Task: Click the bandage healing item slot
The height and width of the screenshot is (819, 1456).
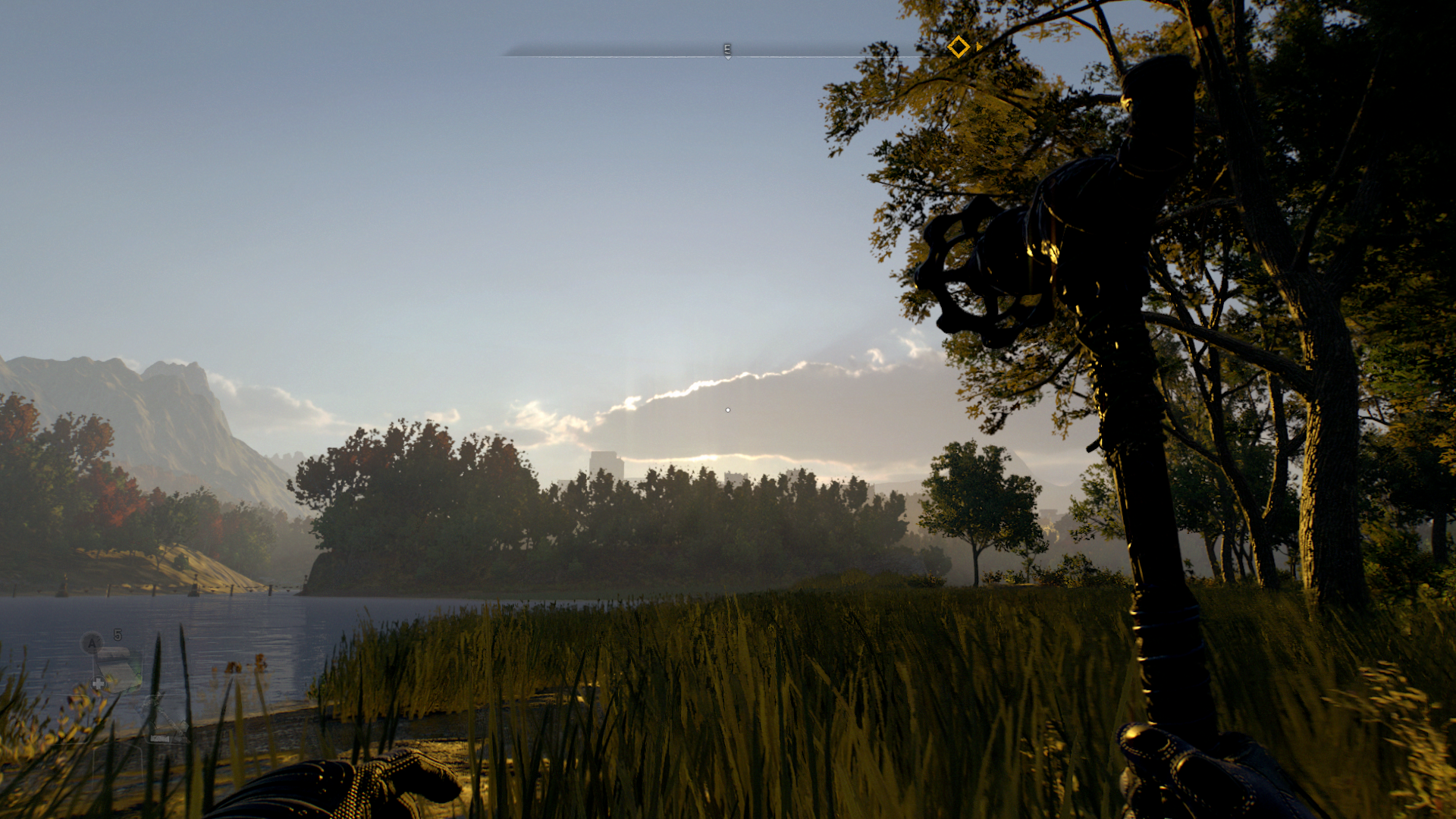Action: [120, 669]
